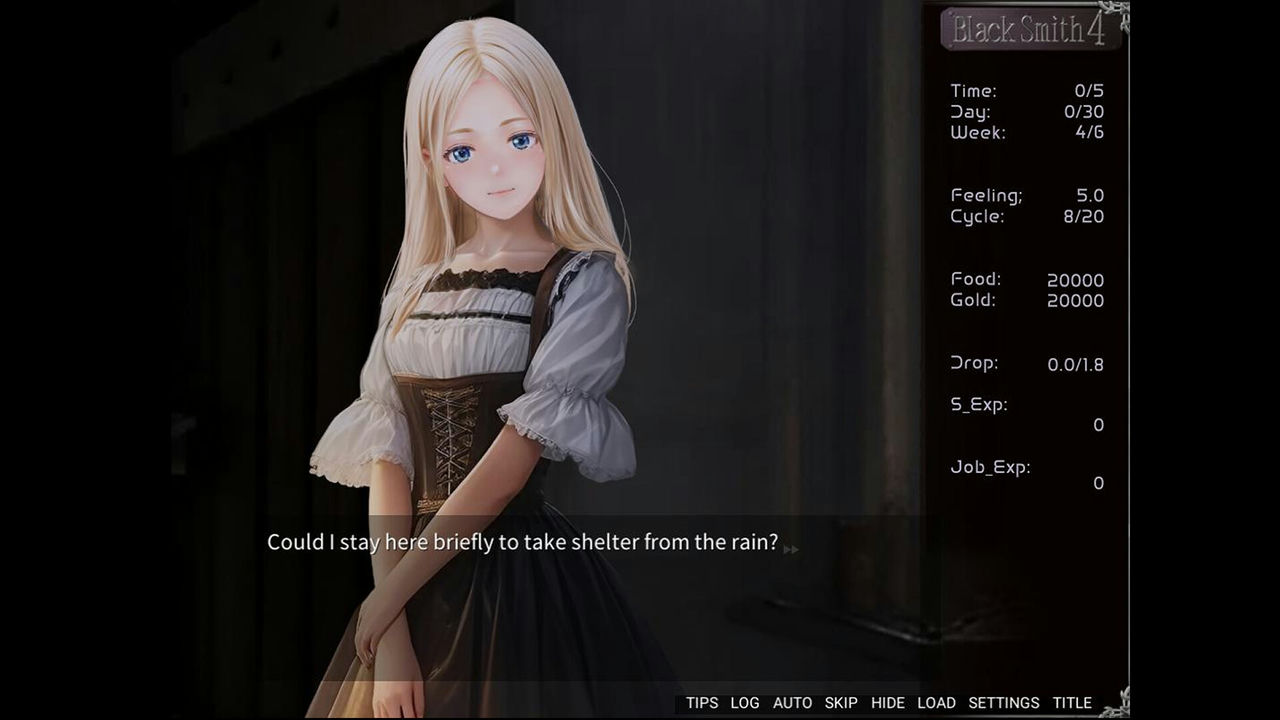Open the LOG to view dialogue history
This screenshot has height=720, width=1280.
click(x=744, y=702)
